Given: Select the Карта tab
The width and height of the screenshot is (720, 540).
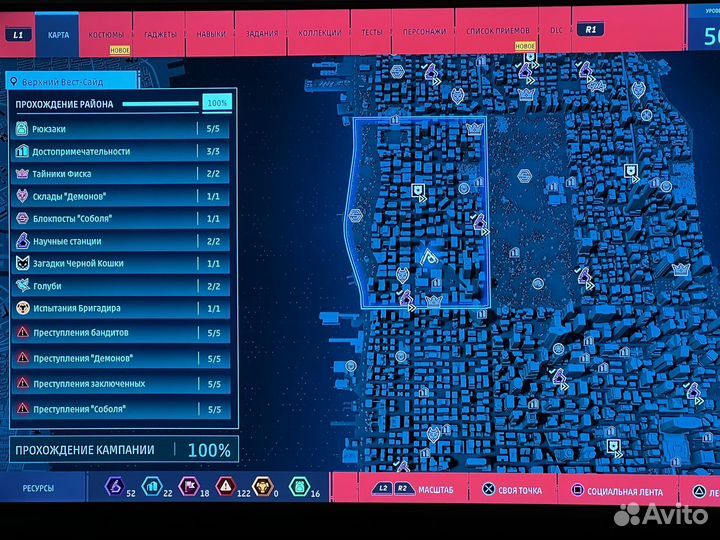Looking at the screenshot, I should tap(59, 35).
